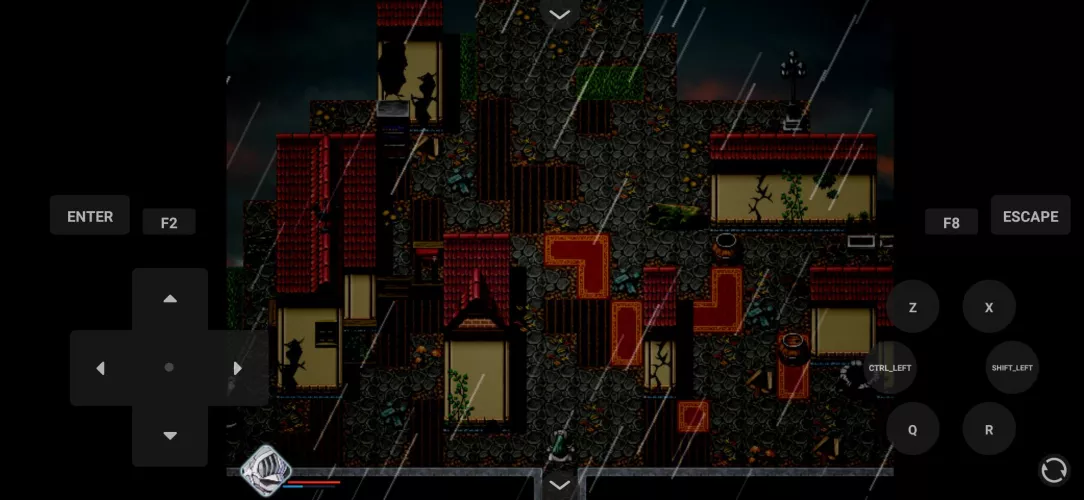Viewport: 1084px width, 500px height.
Task: Tap the ENTER button
Action: coord(90,216)
